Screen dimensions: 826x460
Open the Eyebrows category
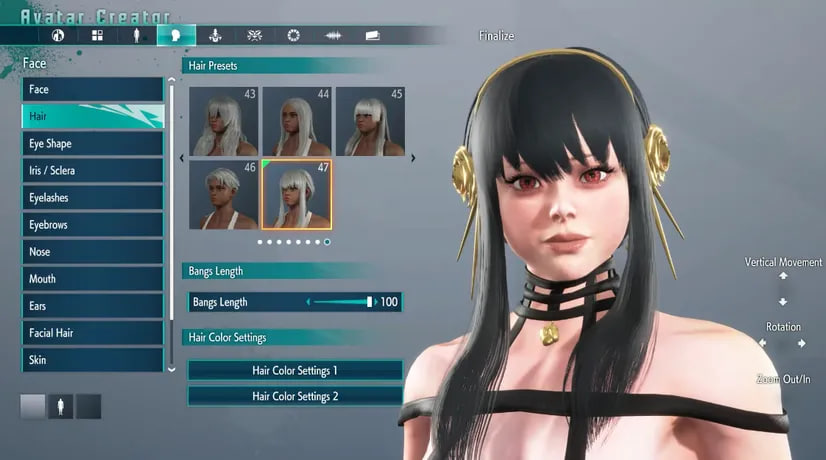click(x=92, y=224)
